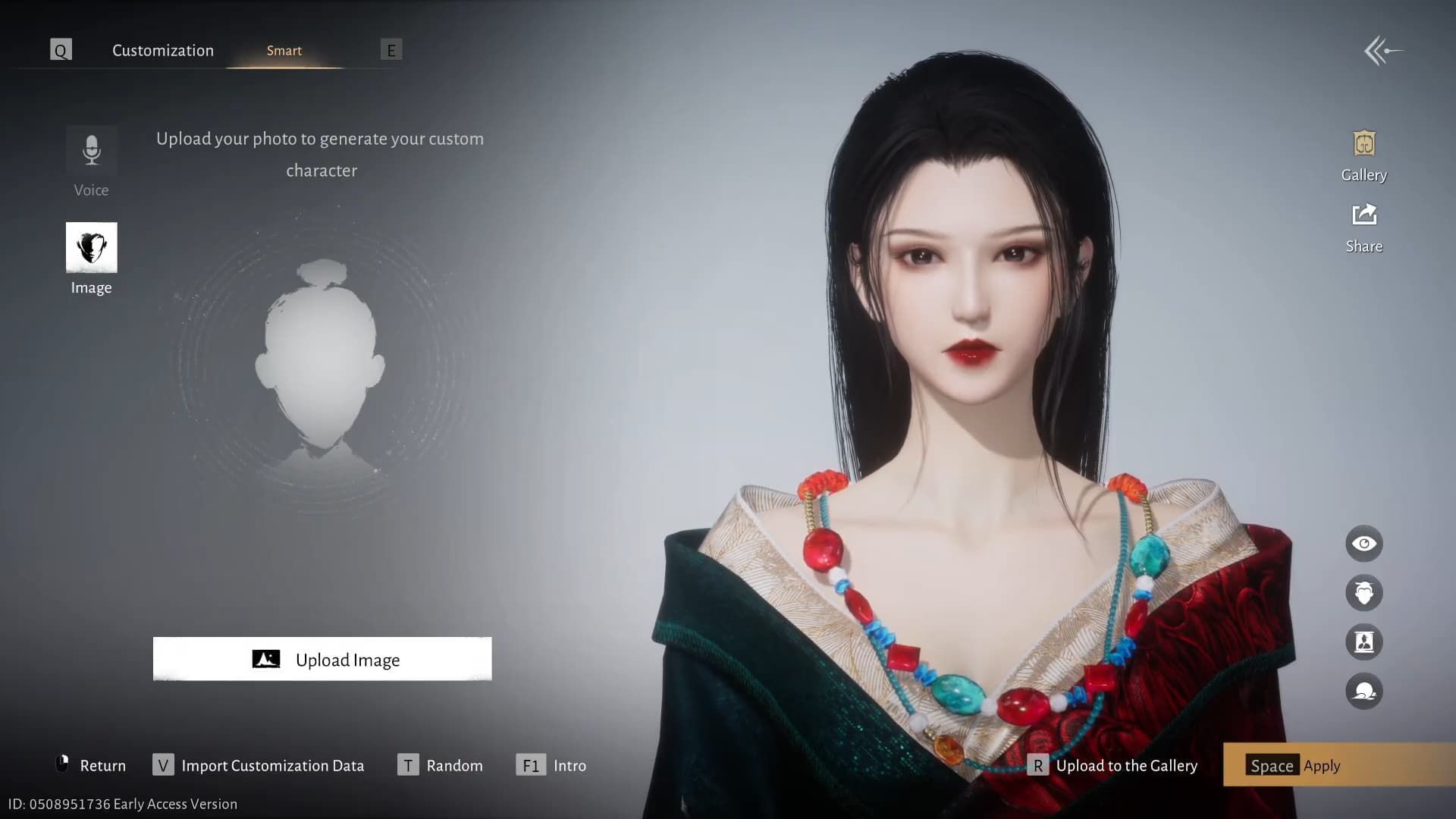The height and width of the screenshot is (819, 1456).
Task: Choose the Image generation option
Action: point(91,258)
